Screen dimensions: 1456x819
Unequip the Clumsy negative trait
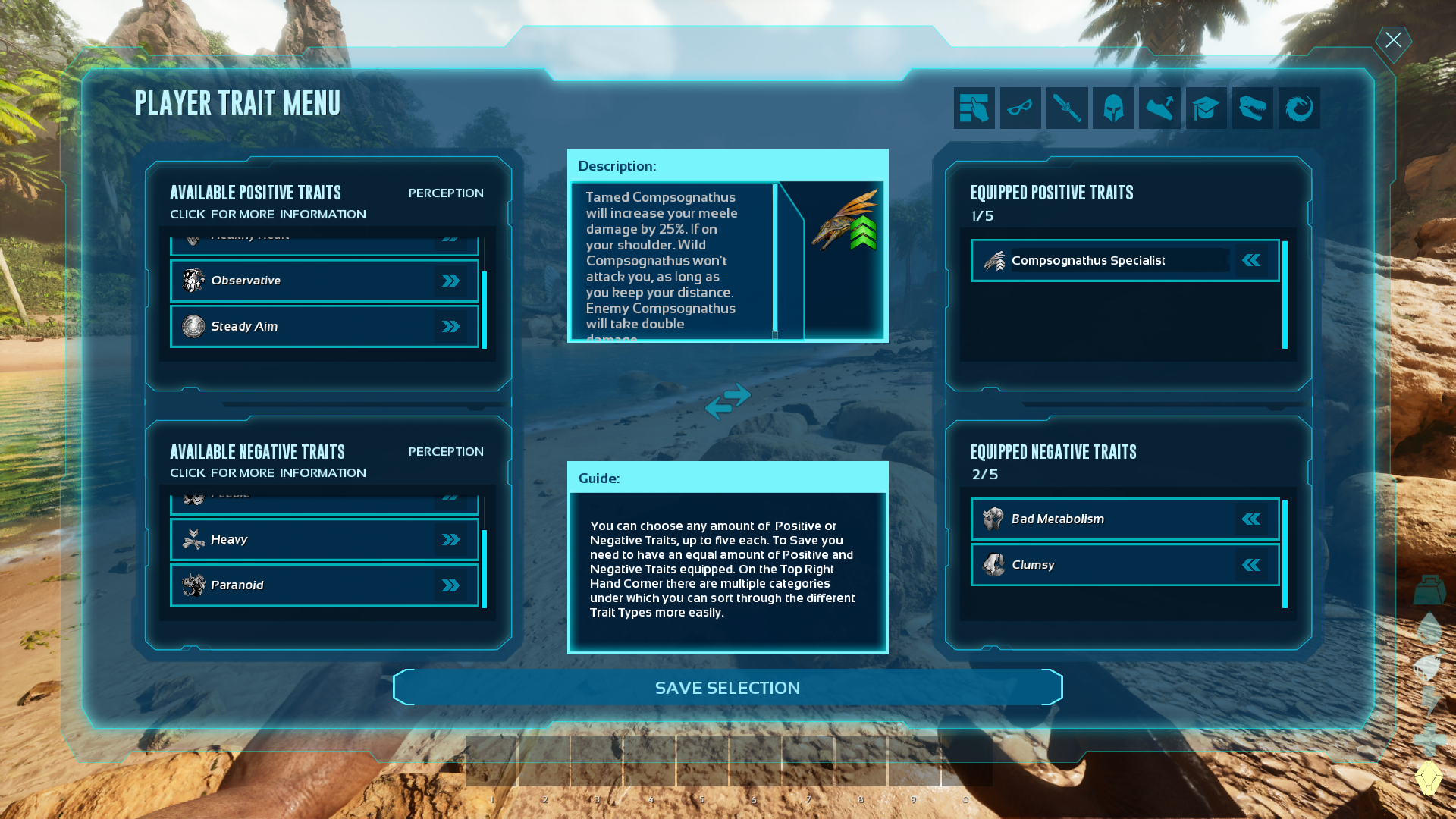(1251, 564)
